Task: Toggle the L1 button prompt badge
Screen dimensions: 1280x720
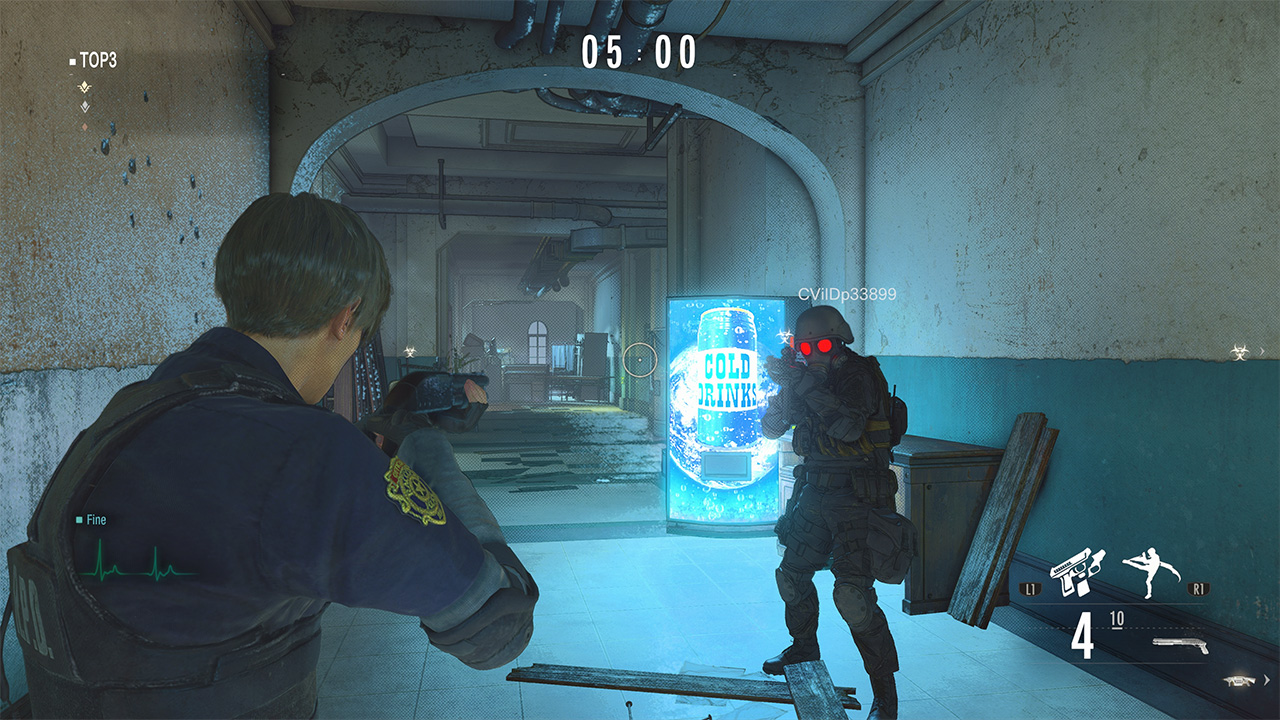Action: point(1030,588)
